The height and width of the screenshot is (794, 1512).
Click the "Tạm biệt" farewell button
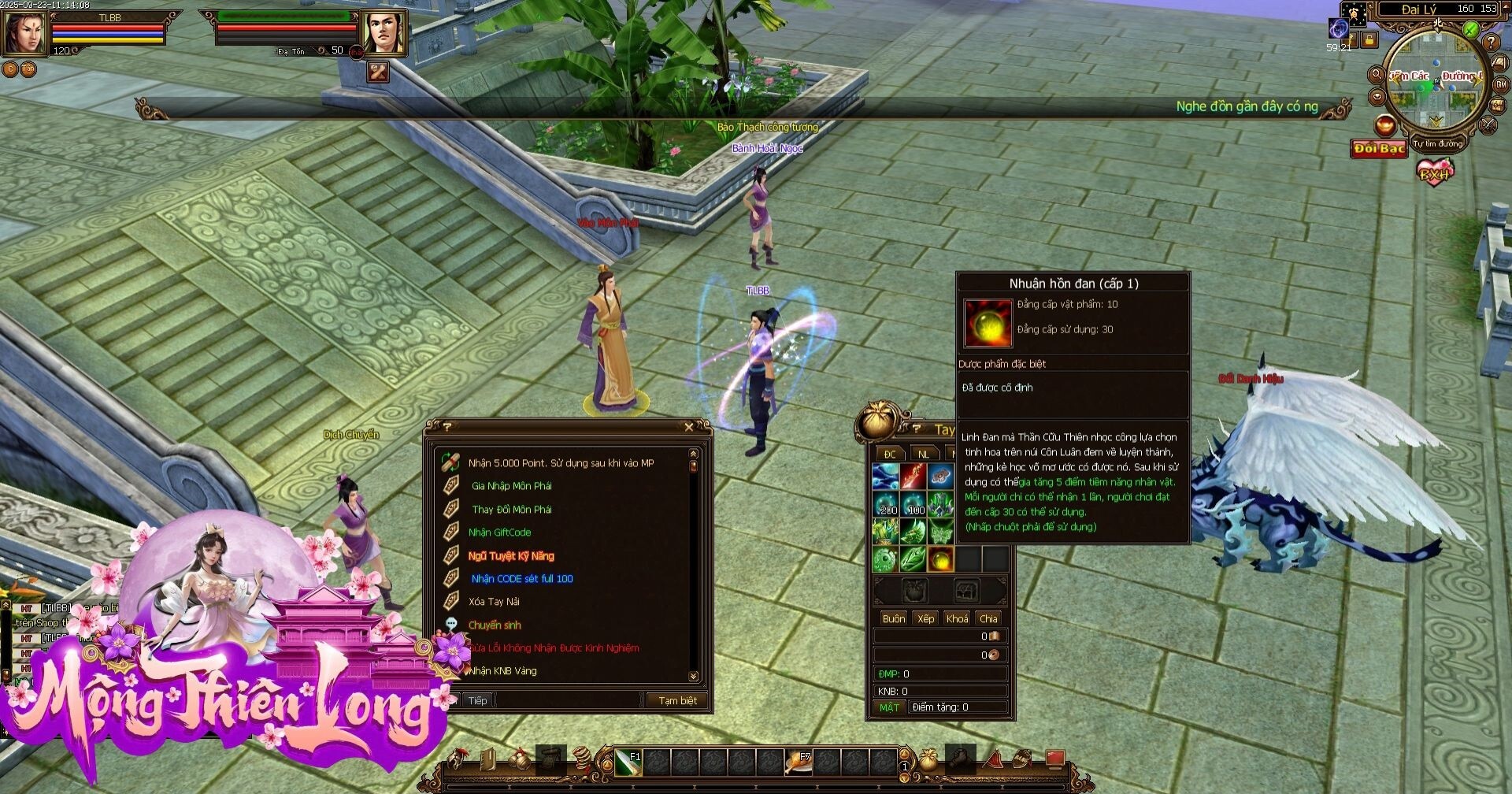[x=677, y=700]
